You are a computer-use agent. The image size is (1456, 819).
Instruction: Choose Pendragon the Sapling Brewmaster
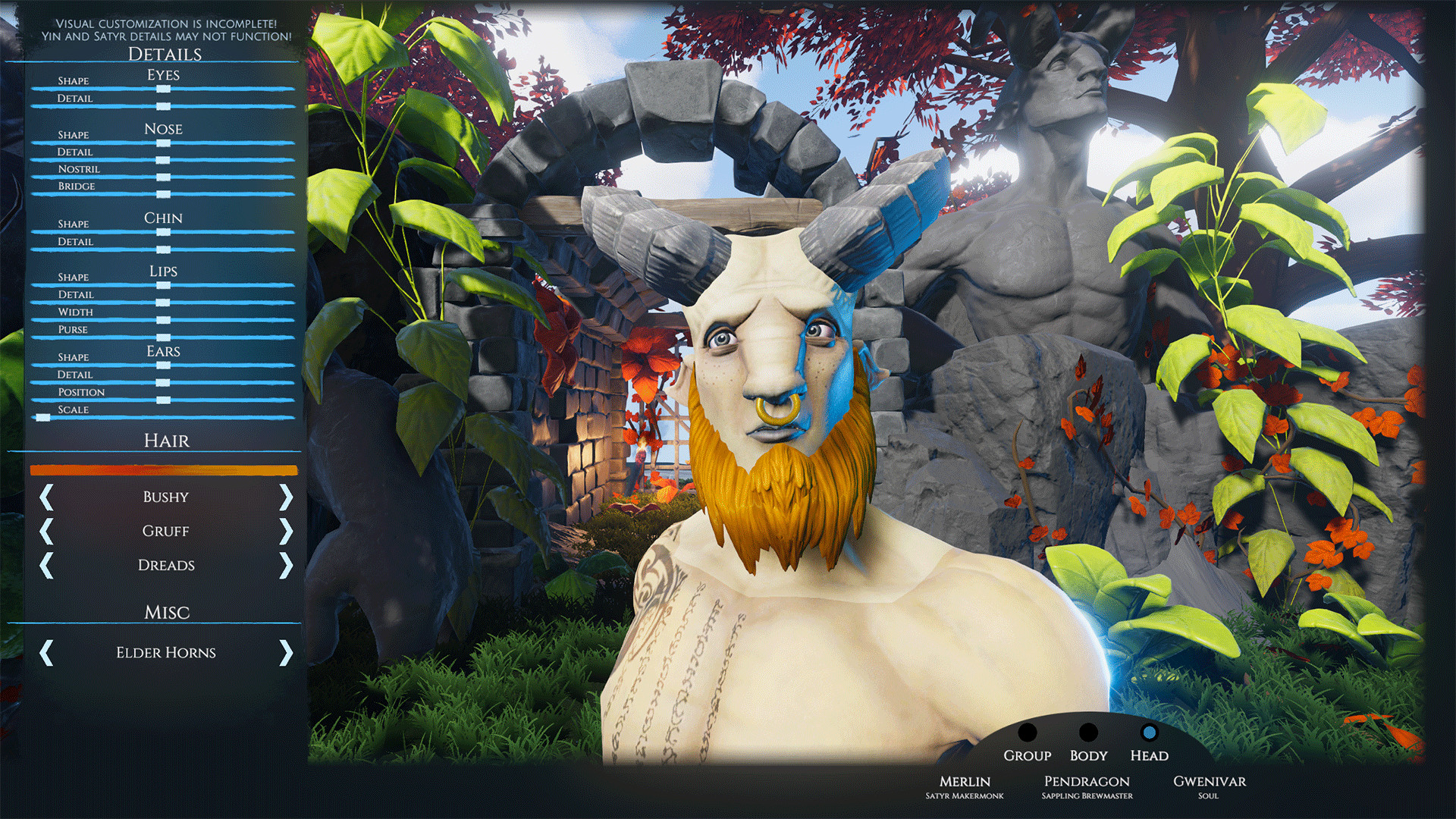pyautogui.click(x=1087, y=786)
